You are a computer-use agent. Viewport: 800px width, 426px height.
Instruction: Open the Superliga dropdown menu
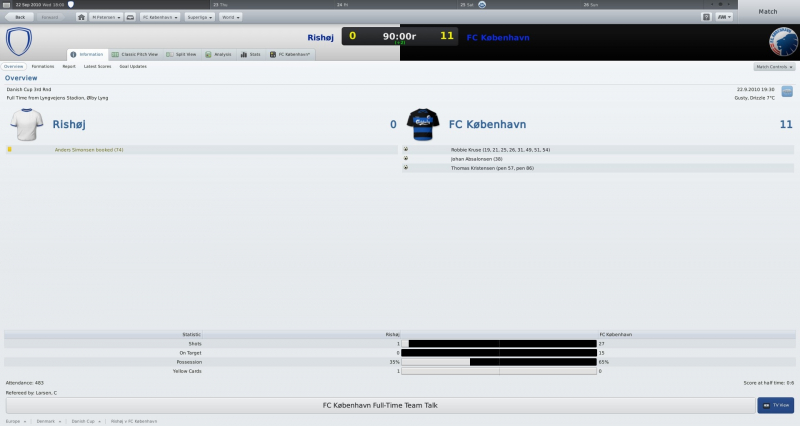(x=198, y=17)
